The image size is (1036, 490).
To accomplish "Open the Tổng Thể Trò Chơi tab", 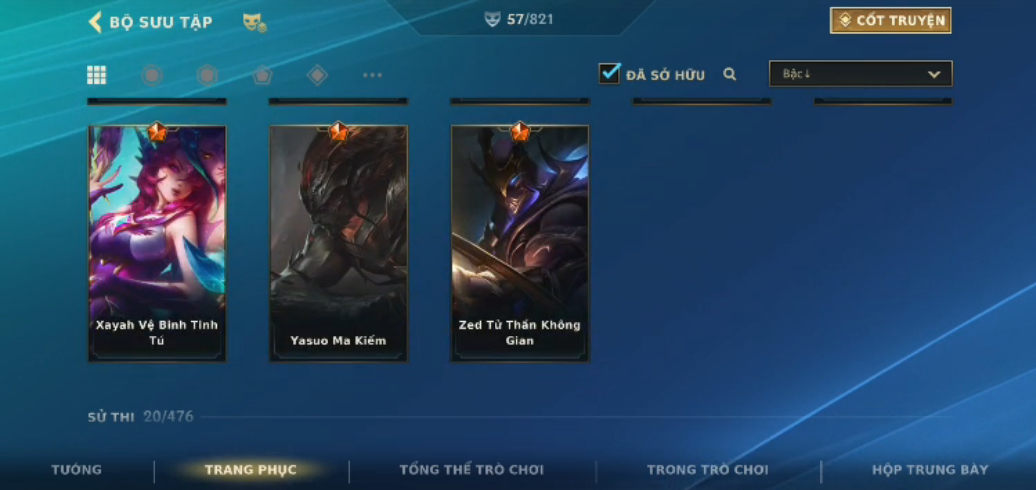I will (472, 470).
